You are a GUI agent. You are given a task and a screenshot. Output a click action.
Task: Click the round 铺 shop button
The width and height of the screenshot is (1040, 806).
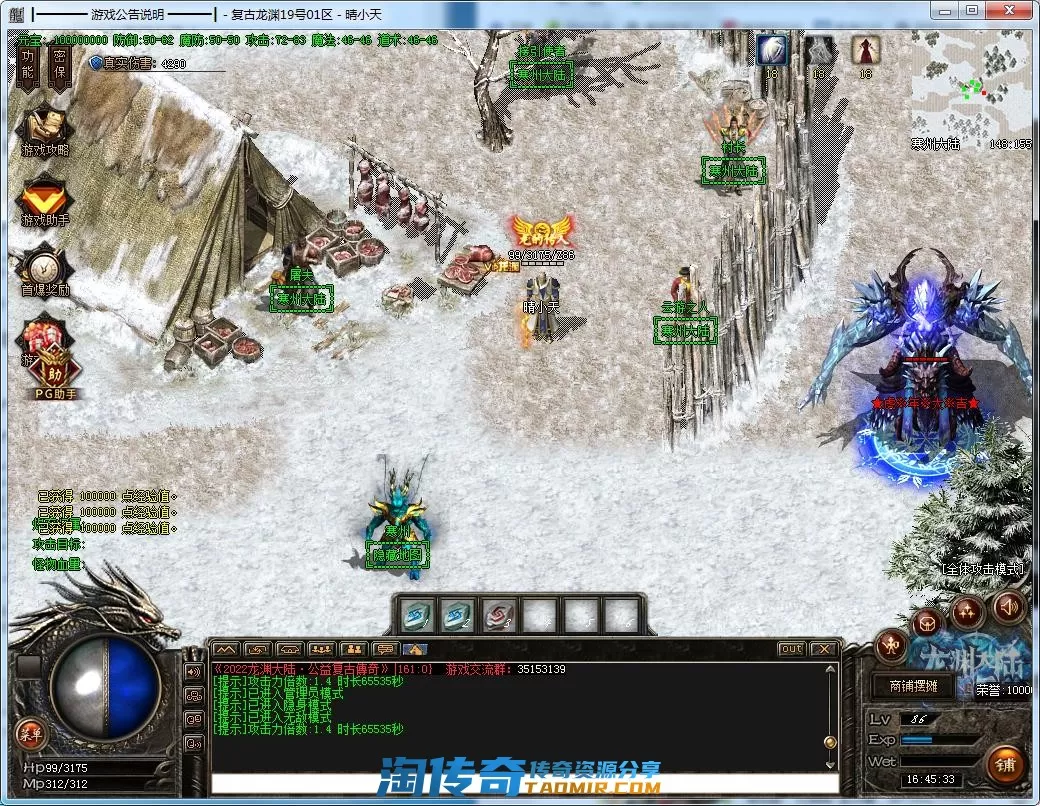click(x=1004, y=765)
